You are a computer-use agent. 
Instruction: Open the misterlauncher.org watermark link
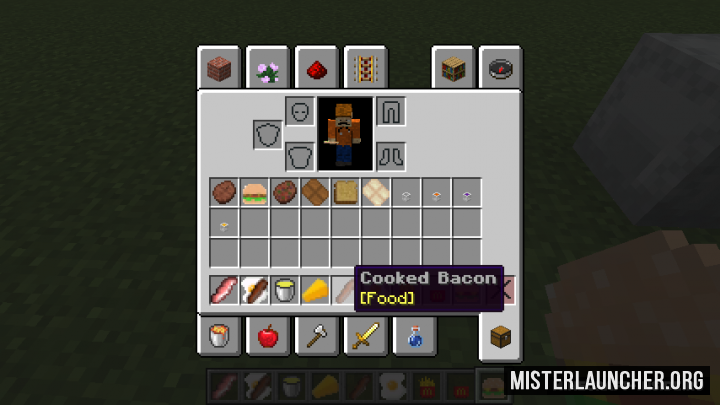pos(609,380)
